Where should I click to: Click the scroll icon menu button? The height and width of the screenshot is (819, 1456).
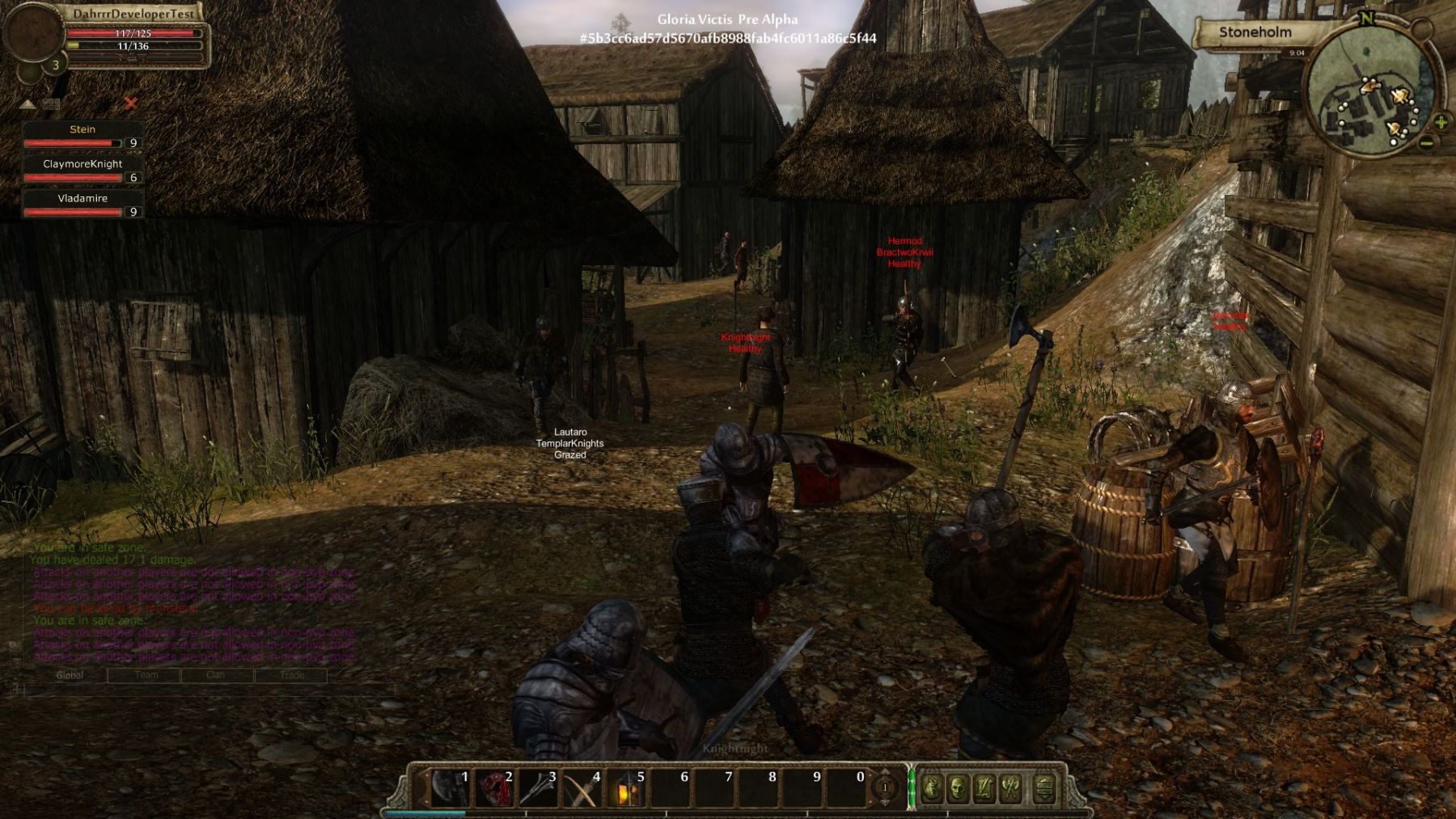(984, 787)
